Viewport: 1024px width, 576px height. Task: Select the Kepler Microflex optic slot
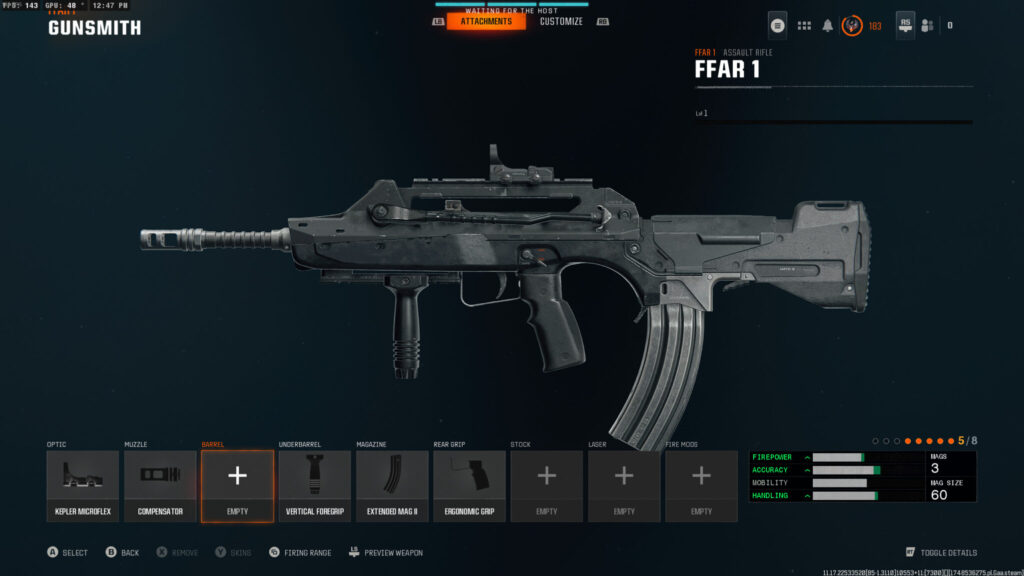pyautogui.click(x=84, y=485)
